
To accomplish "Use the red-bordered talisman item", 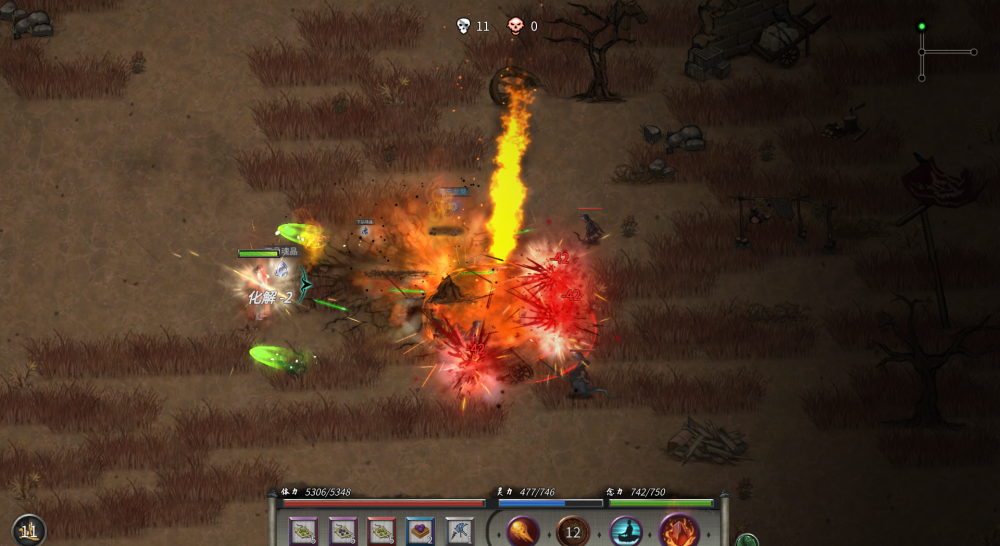I will (x=381, y=531).
